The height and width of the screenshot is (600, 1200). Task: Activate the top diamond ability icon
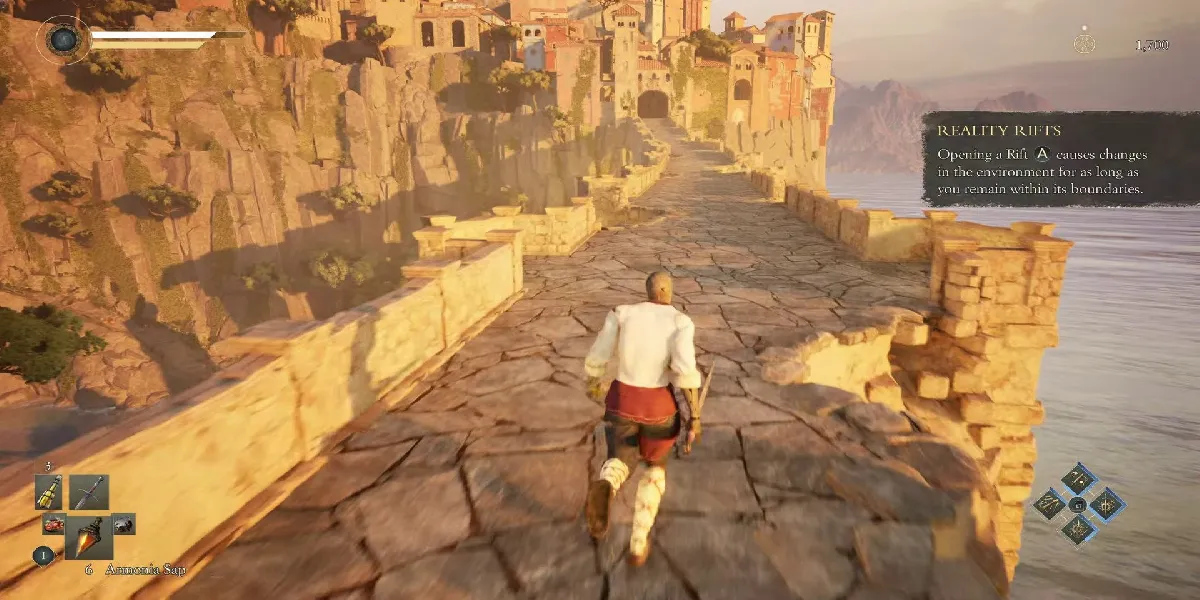pos(1078,479)
